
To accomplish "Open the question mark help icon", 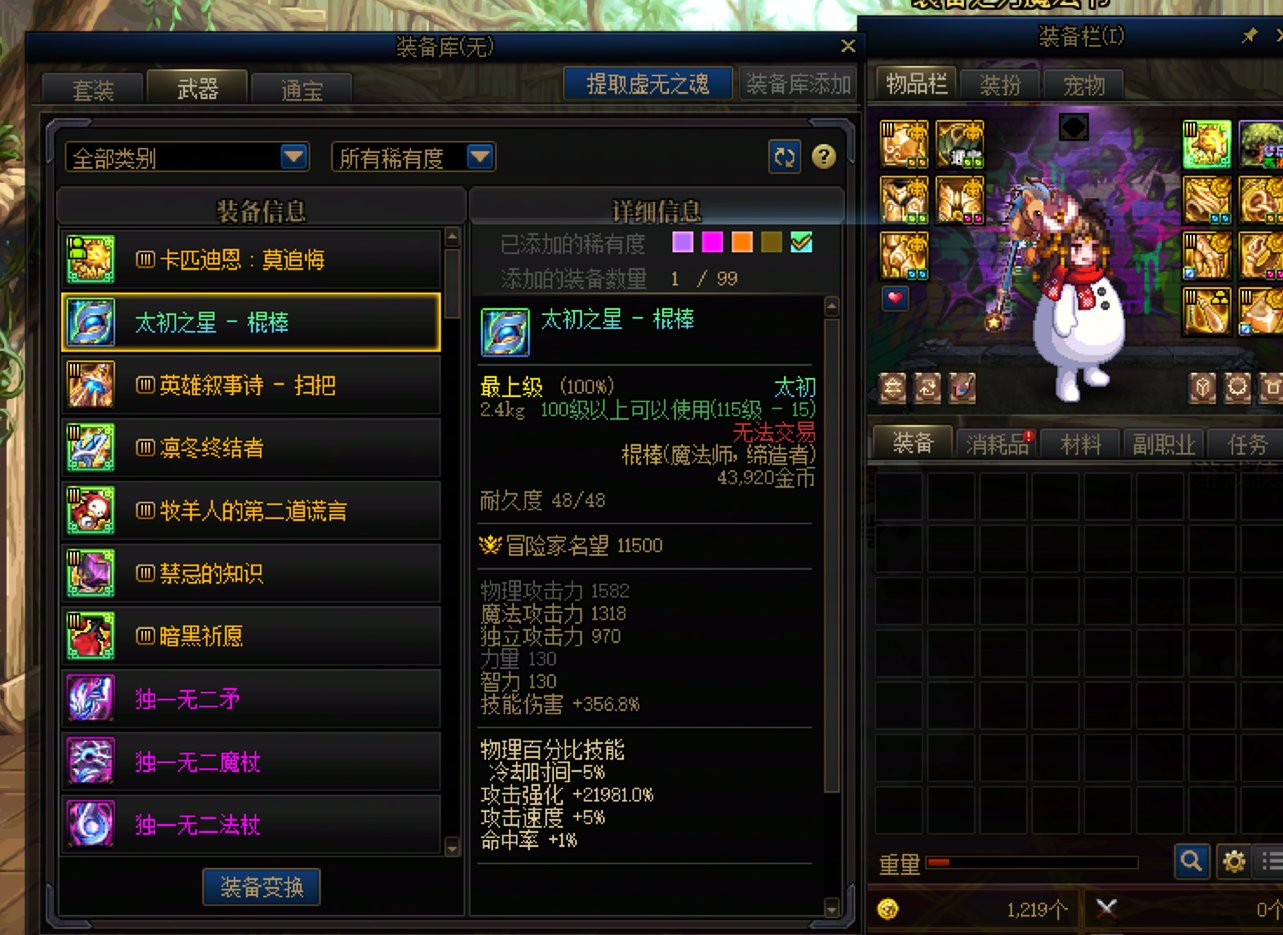I will pos(823,156).
